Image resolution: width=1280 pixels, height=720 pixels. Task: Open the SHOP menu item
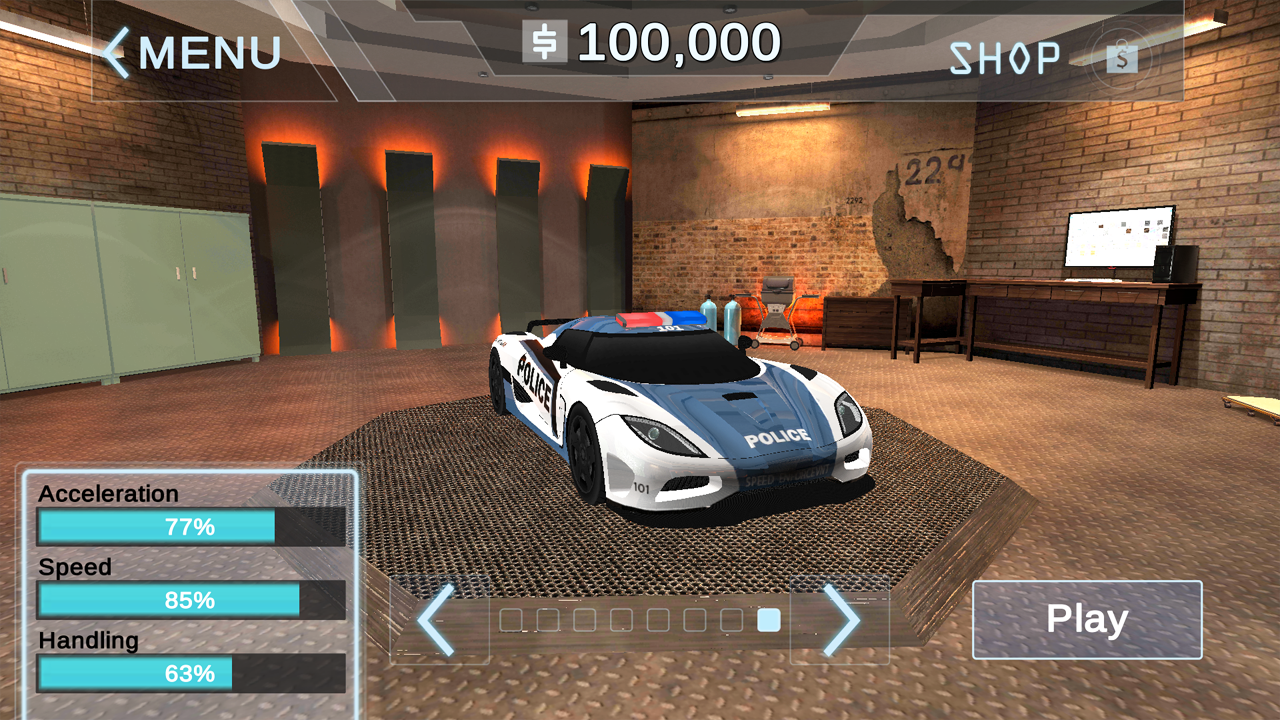[1005, 55]
